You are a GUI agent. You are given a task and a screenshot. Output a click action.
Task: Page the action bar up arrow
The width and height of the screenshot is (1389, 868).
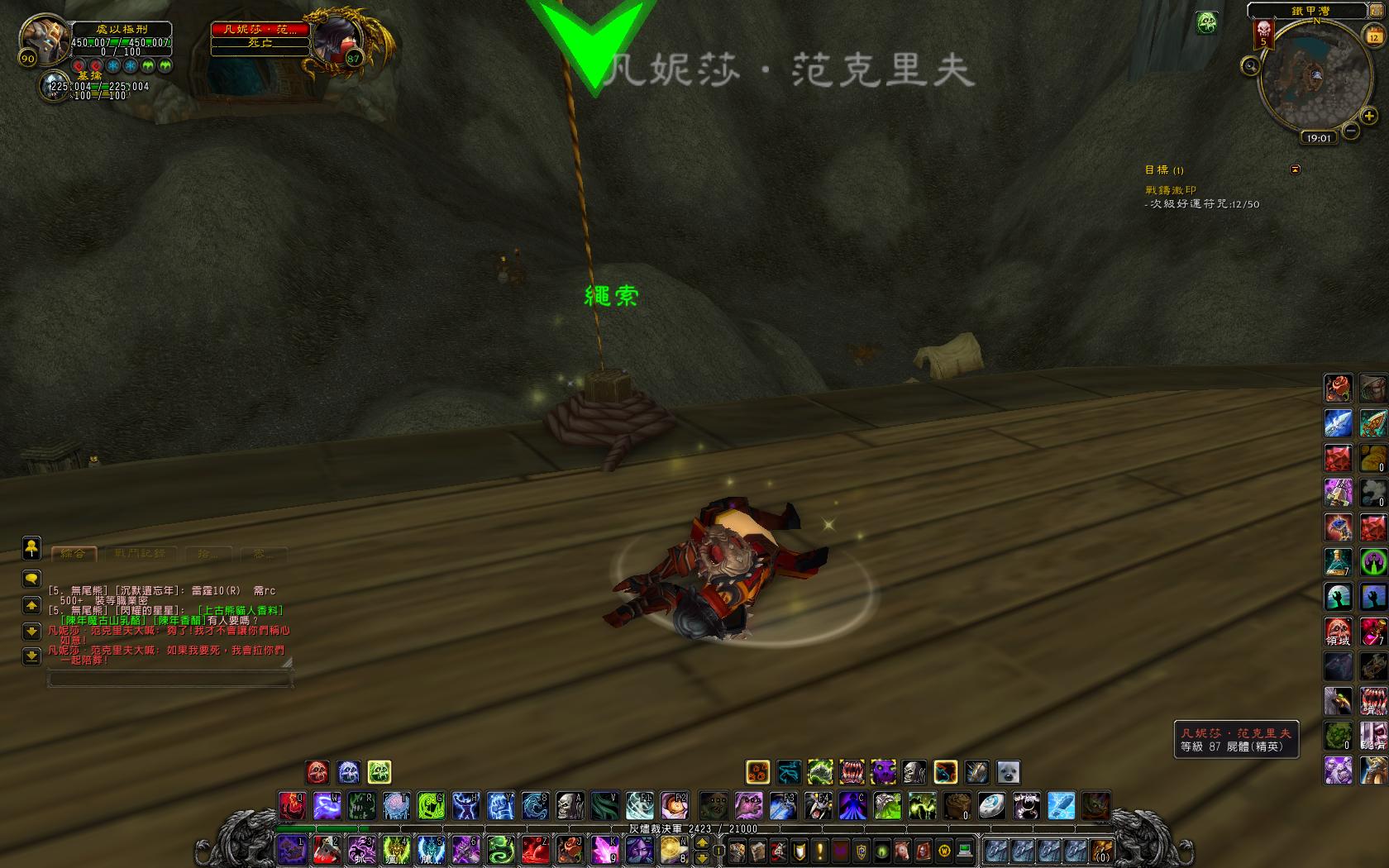click(702, 842)
